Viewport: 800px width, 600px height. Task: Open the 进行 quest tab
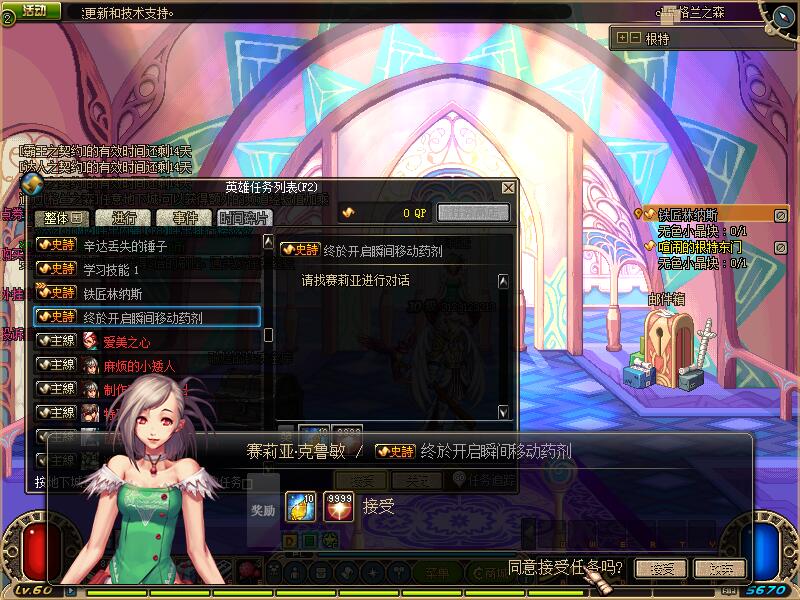pyautogui.click(x=124, y=218)
